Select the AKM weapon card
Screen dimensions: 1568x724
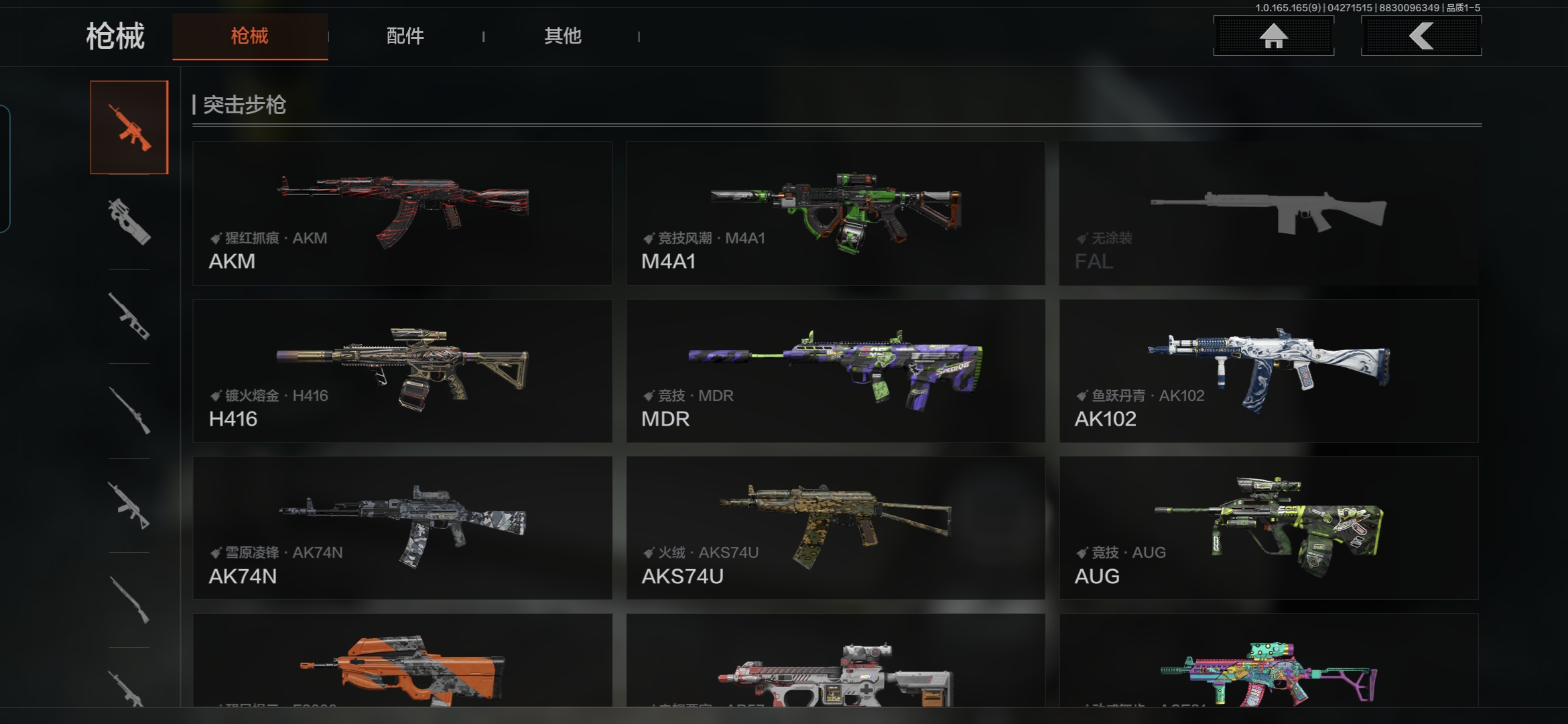click(402, 213)
